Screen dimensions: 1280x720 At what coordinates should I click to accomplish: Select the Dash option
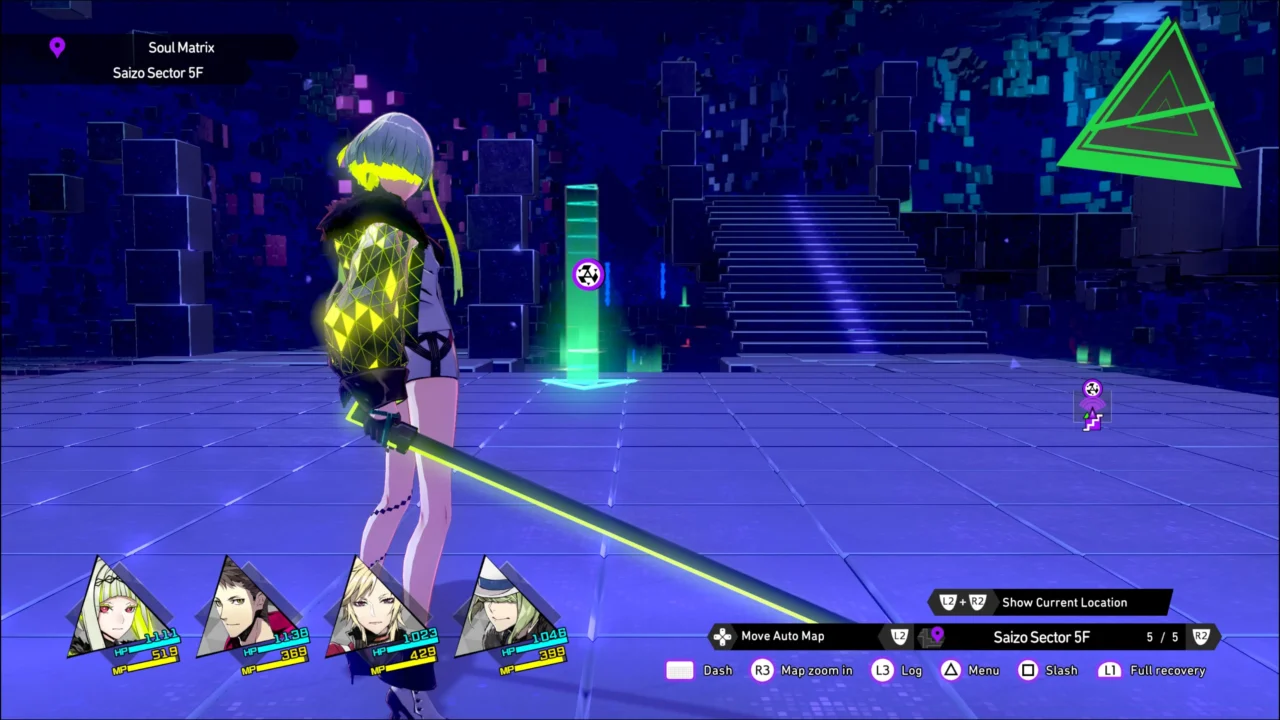[717, 670]
